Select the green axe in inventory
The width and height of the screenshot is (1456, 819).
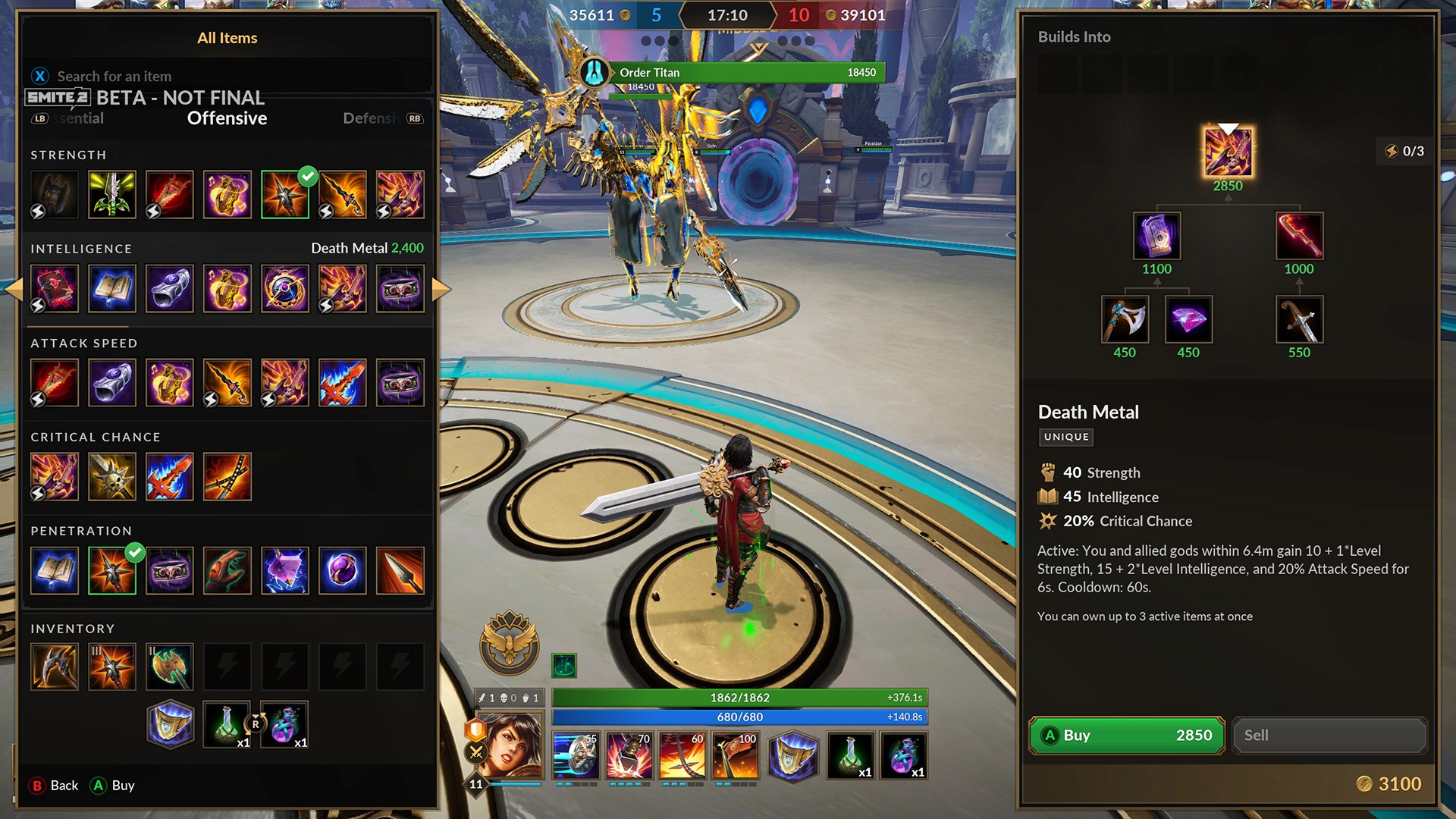[x=170, y=667]
